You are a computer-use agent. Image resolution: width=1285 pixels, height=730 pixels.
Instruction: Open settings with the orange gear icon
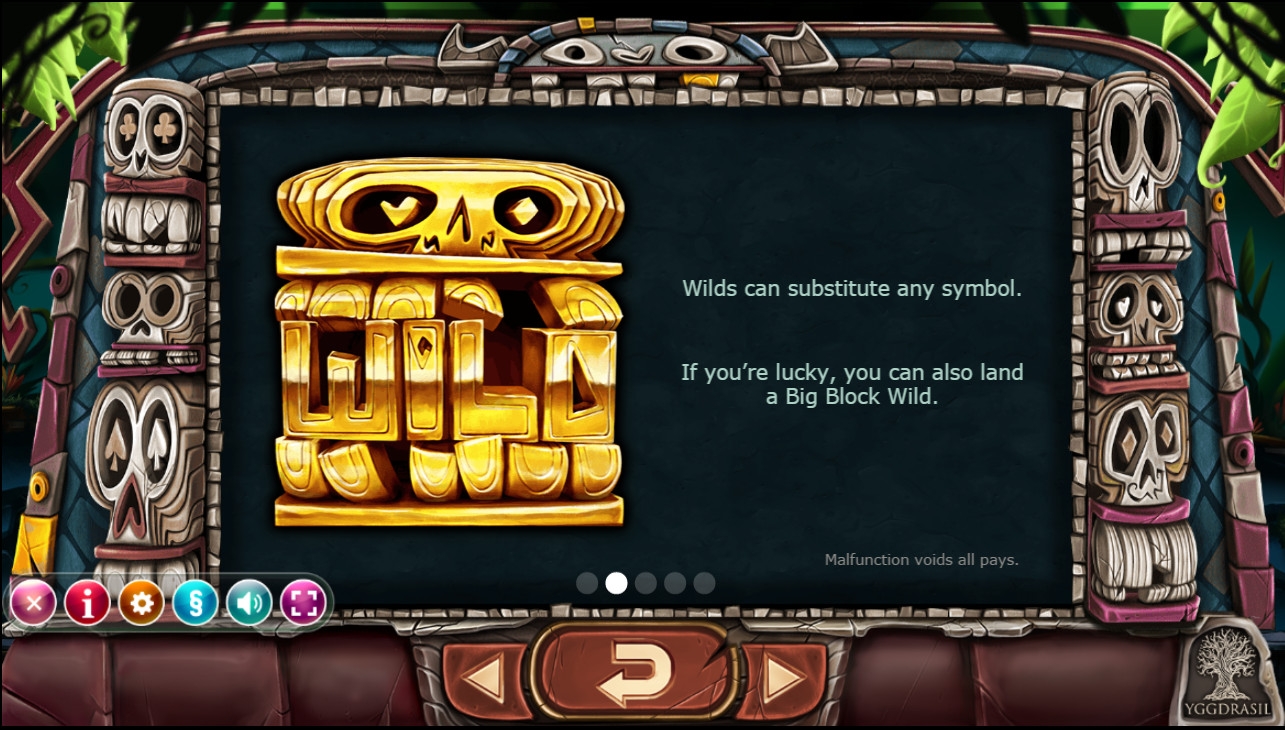point(141,603)
